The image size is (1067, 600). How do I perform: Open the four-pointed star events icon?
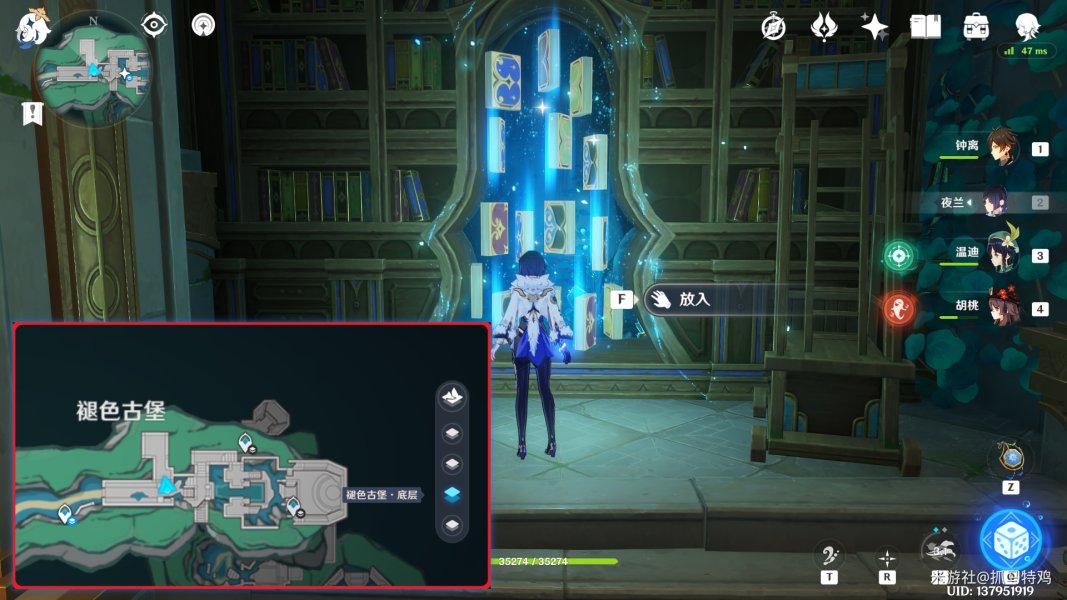click(874, 27)
